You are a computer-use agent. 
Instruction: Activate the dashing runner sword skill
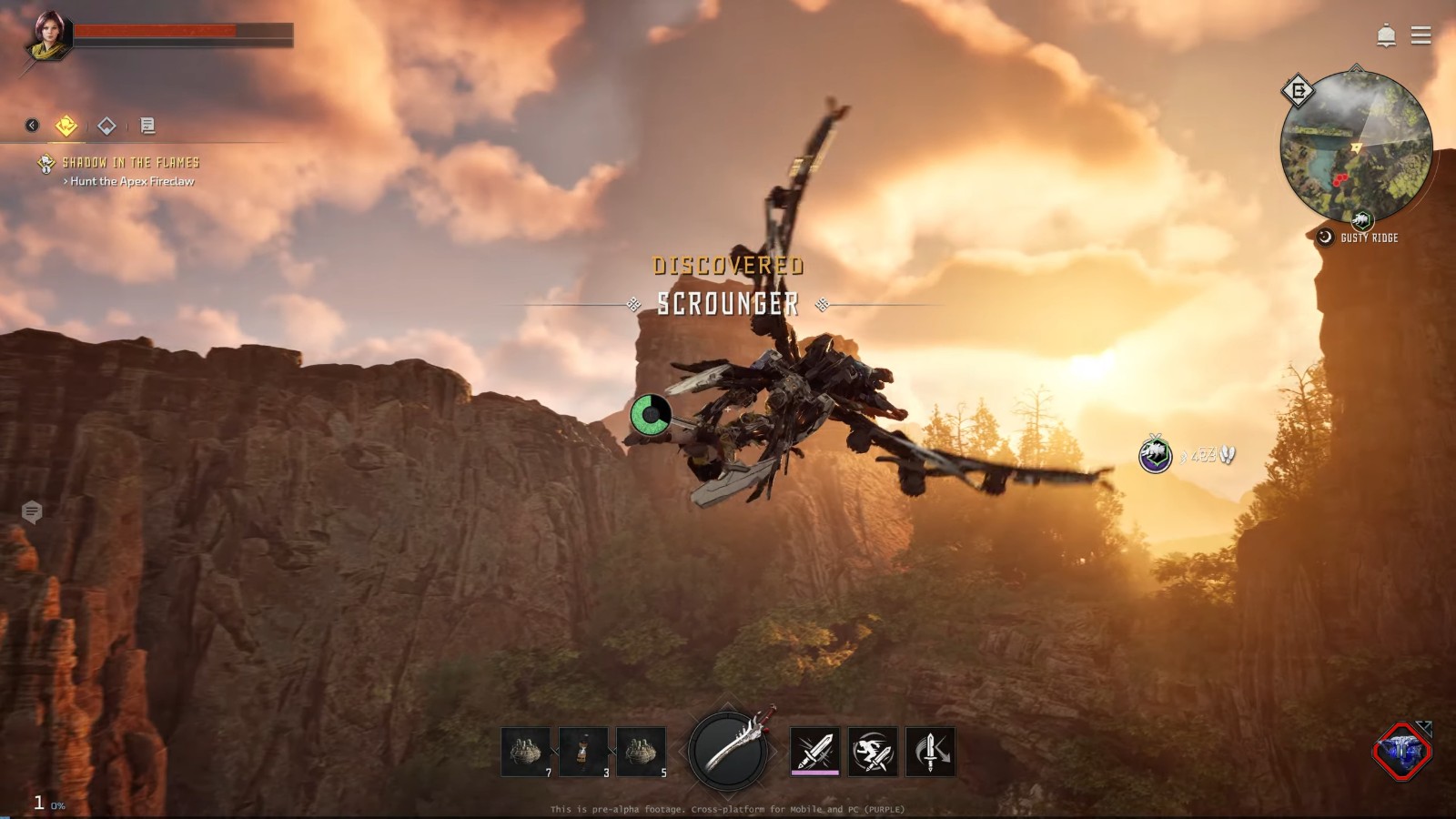pyautogui.click(x=873, y=752)
